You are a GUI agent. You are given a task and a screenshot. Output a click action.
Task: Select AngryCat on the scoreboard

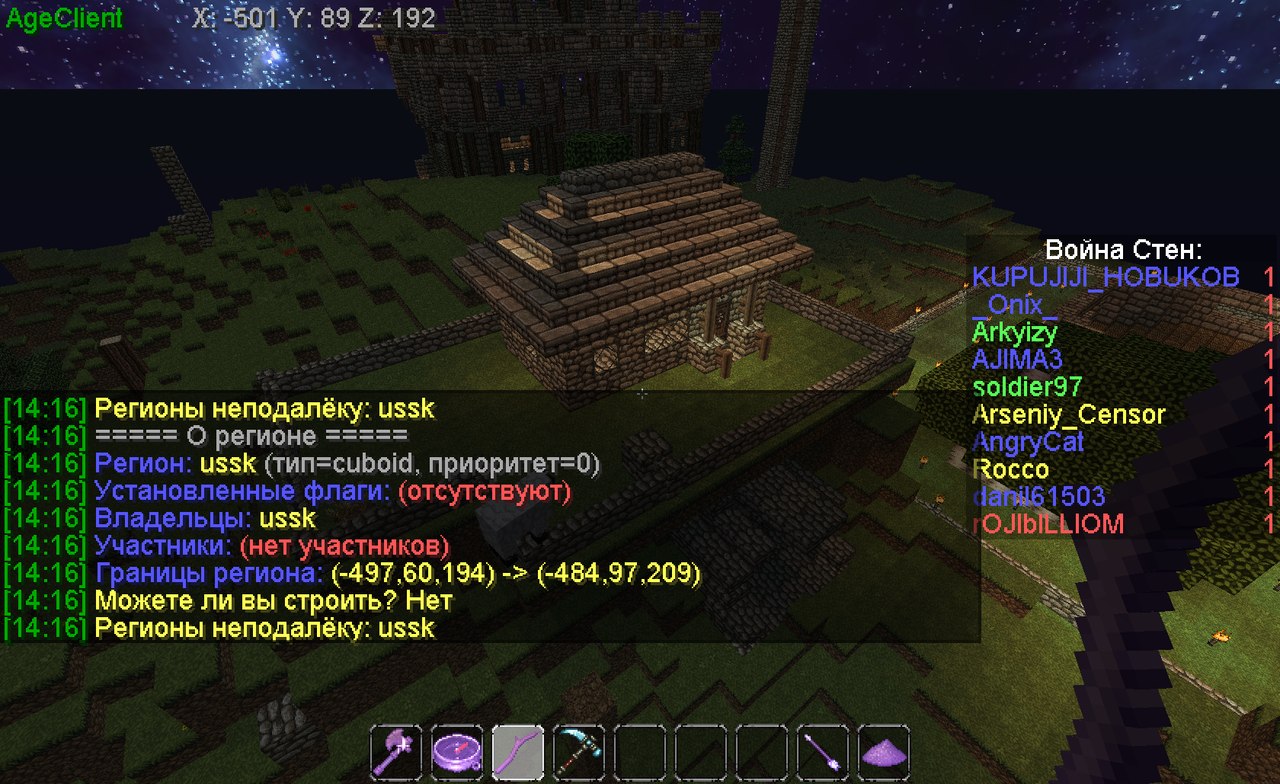1028,442
